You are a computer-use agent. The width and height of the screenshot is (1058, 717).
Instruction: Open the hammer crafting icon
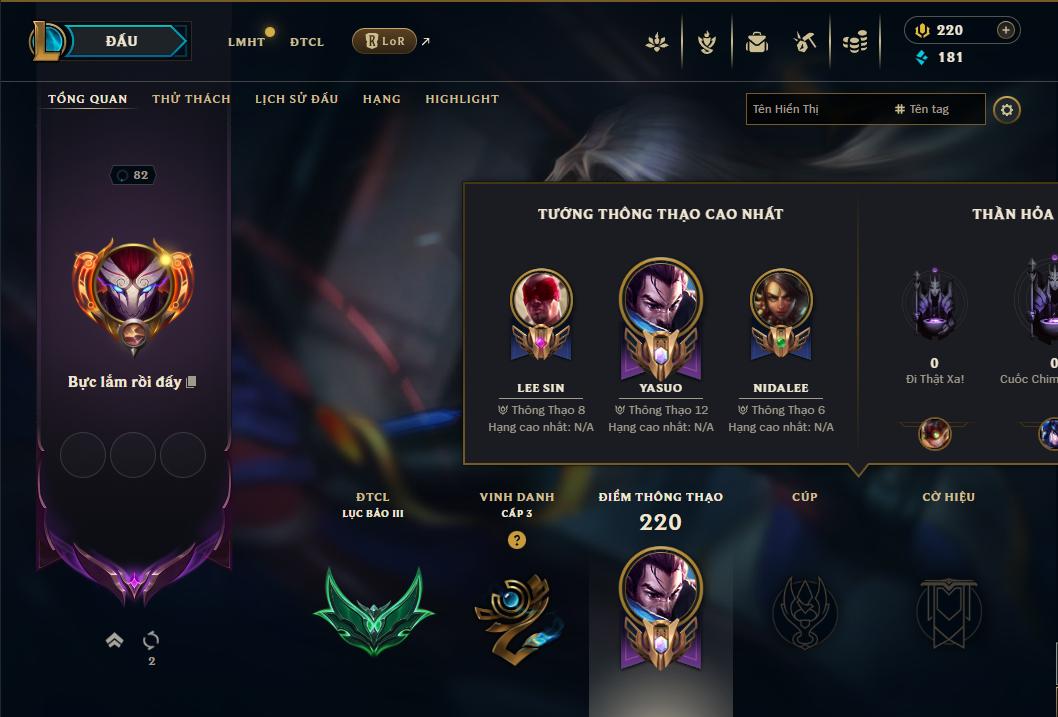(805, 42)
